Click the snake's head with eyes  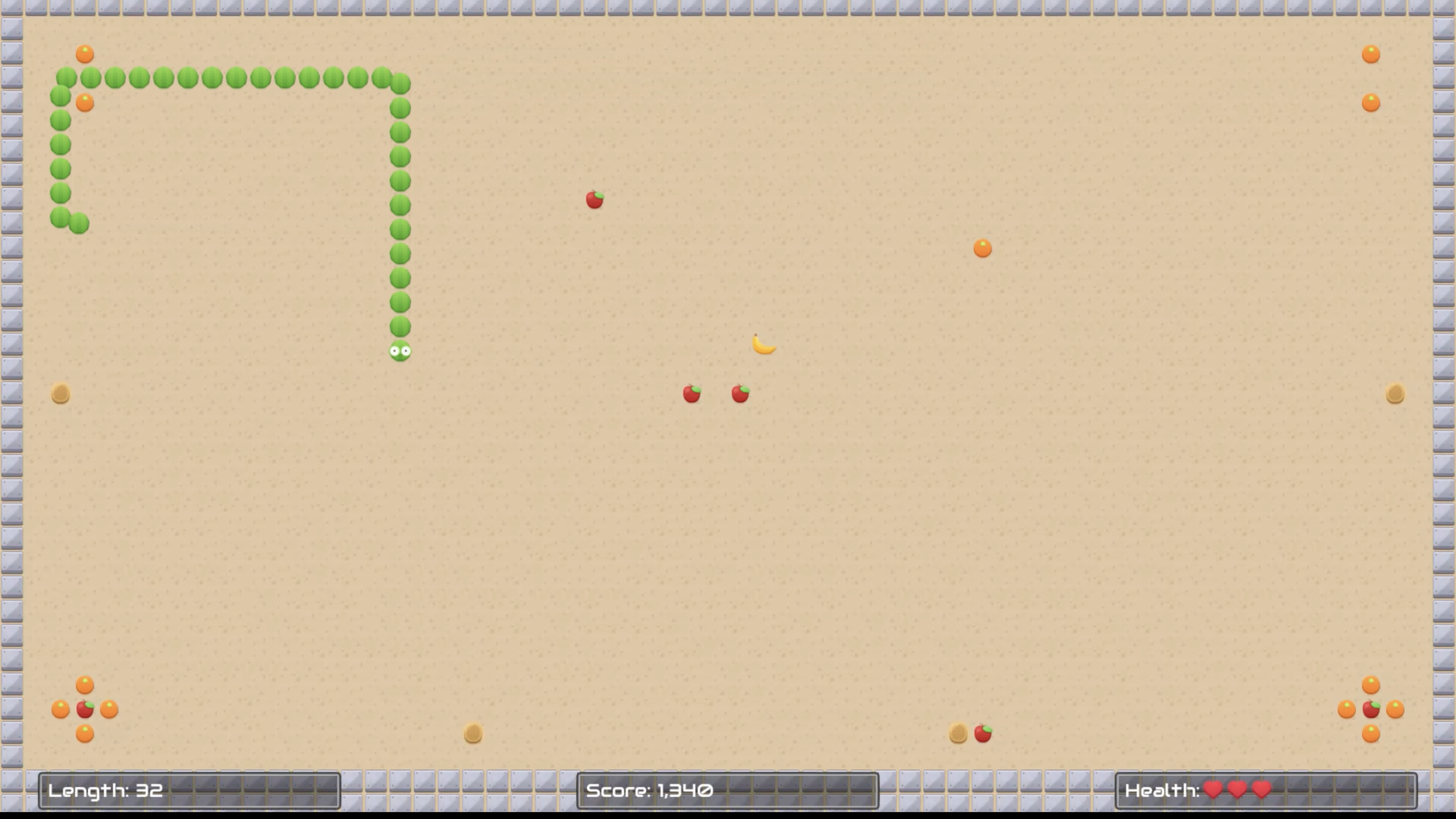point(400,350)
